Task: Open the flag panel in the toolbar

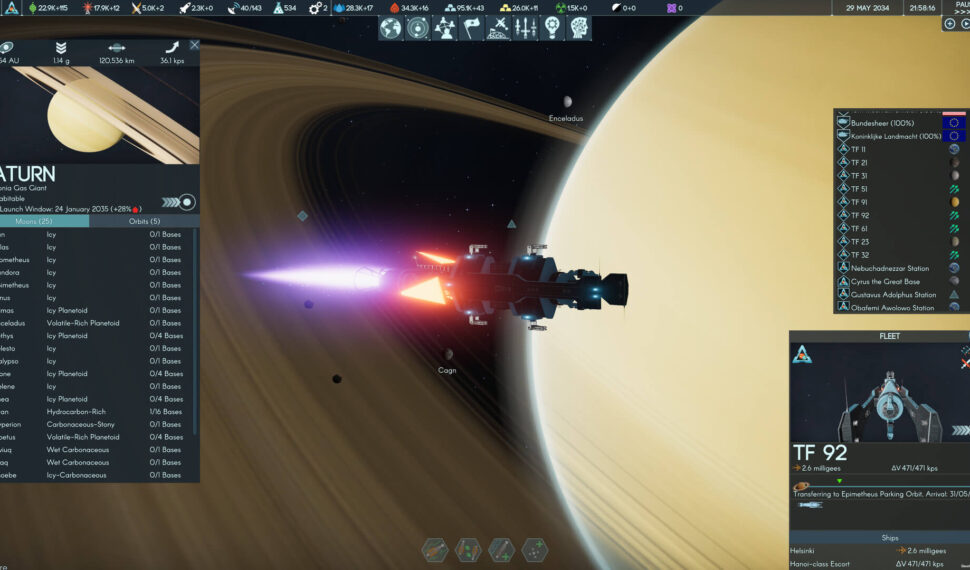Action: 471,28
